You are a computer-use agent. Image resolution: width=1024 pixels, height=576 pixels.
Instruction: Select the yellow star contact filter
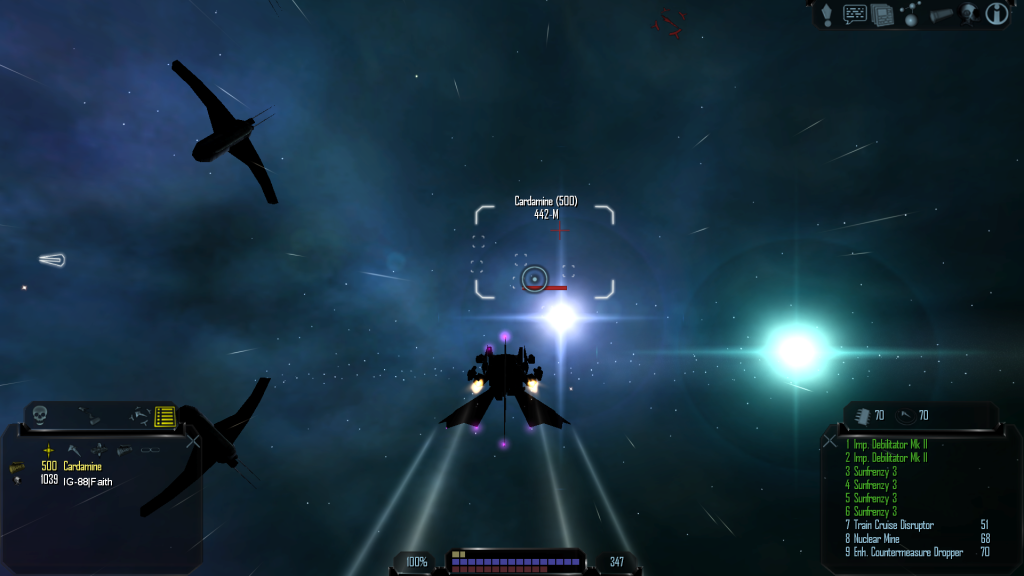[48, 451]
